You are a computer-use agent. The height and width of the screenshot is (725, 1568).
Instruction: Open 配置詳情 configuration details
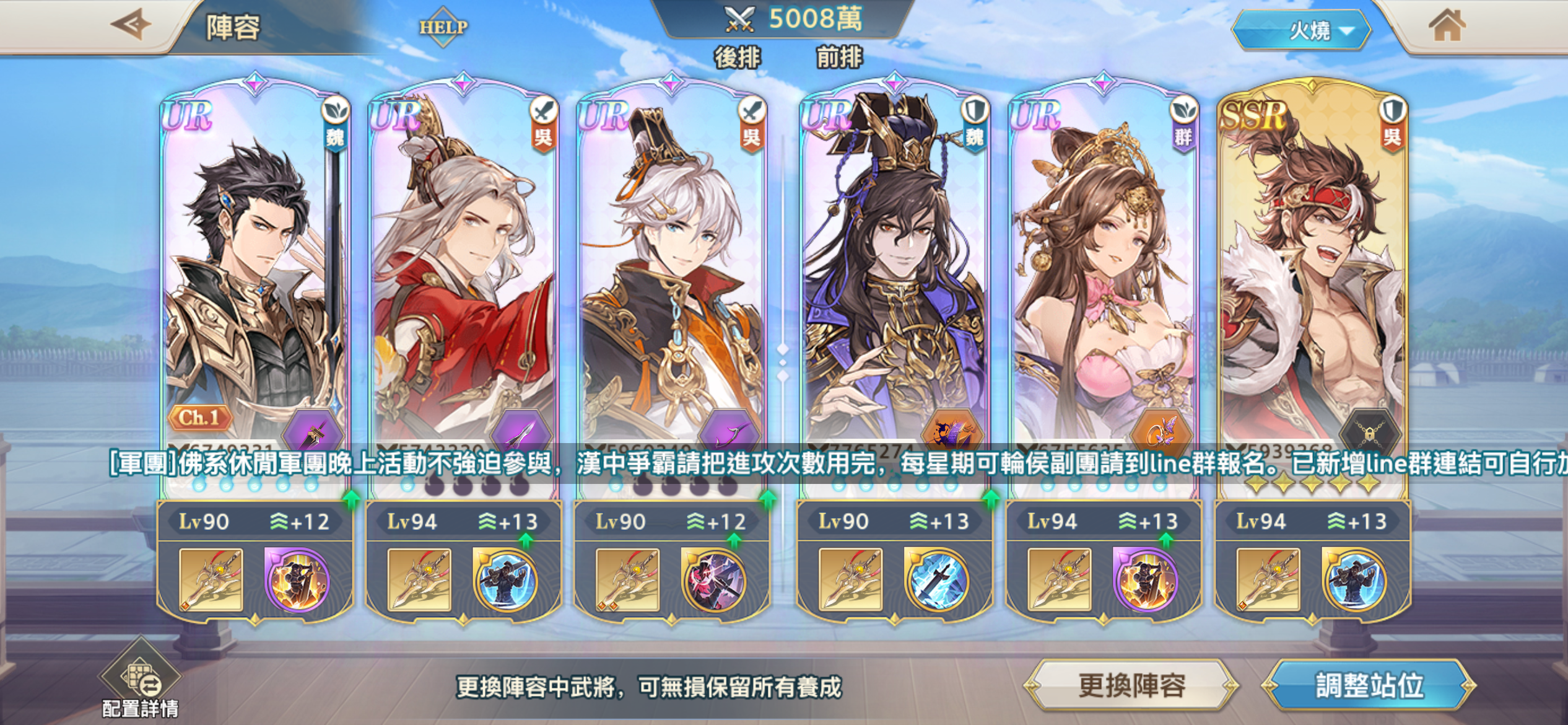click(x=141, y=681)
